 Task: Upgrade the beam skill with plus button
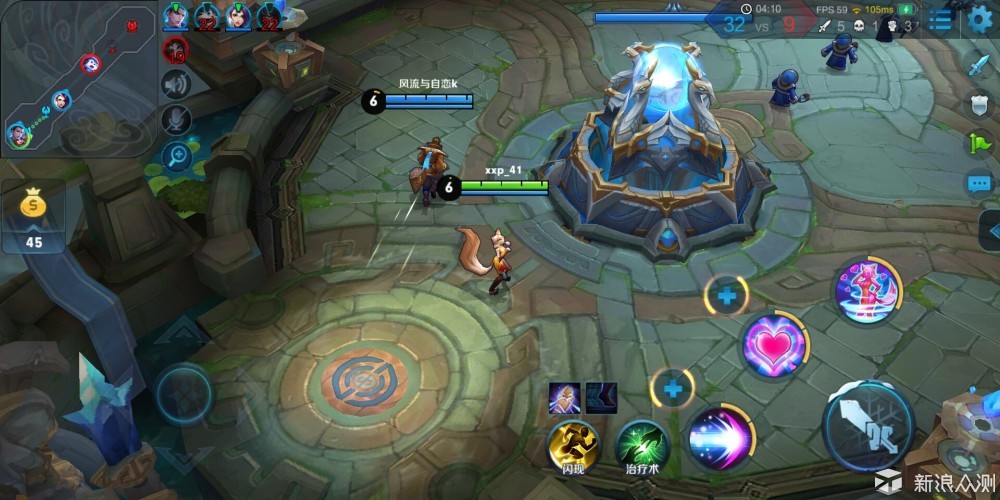coord(672,388)
